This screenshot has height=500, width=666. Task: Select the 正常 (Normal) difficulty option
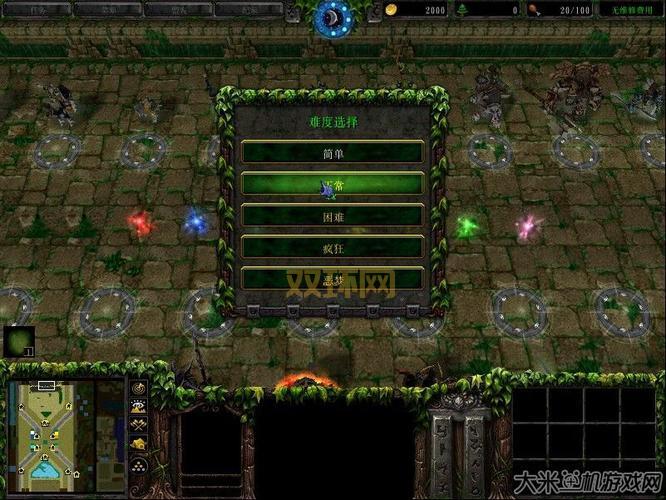click(x=332, y=184)
